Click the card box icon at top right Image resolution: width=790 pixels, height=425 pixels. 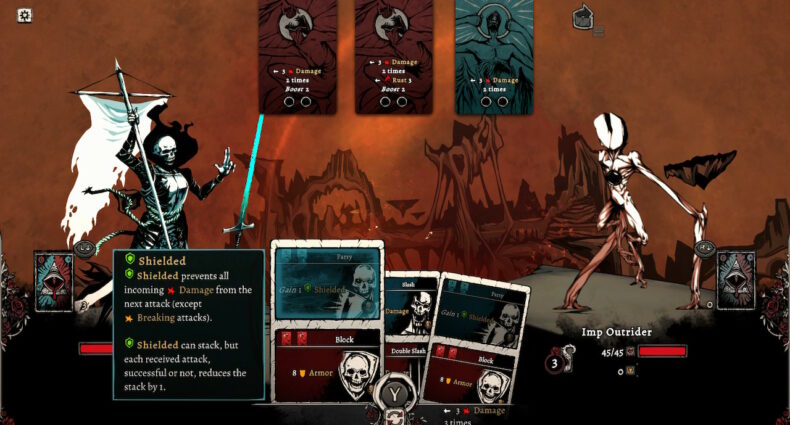click(x=583, y=17)
